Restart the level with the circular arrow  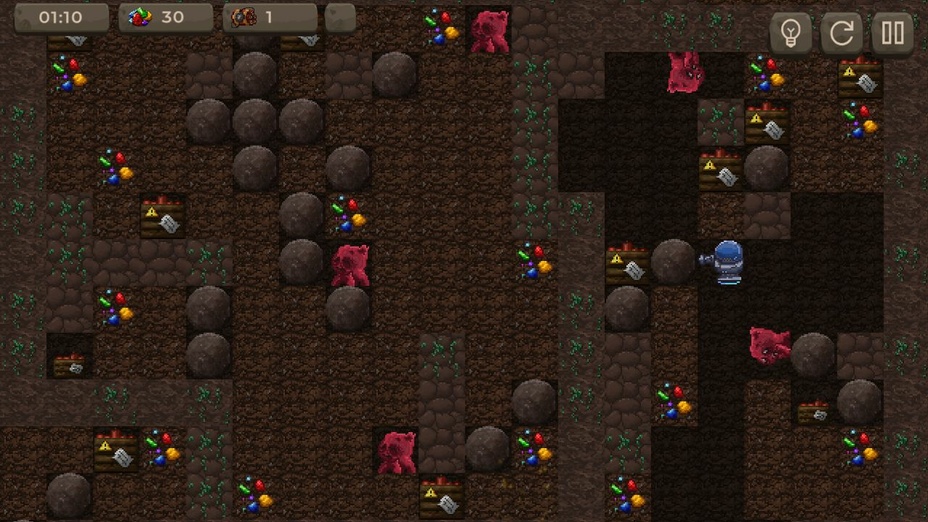[841, 34]
